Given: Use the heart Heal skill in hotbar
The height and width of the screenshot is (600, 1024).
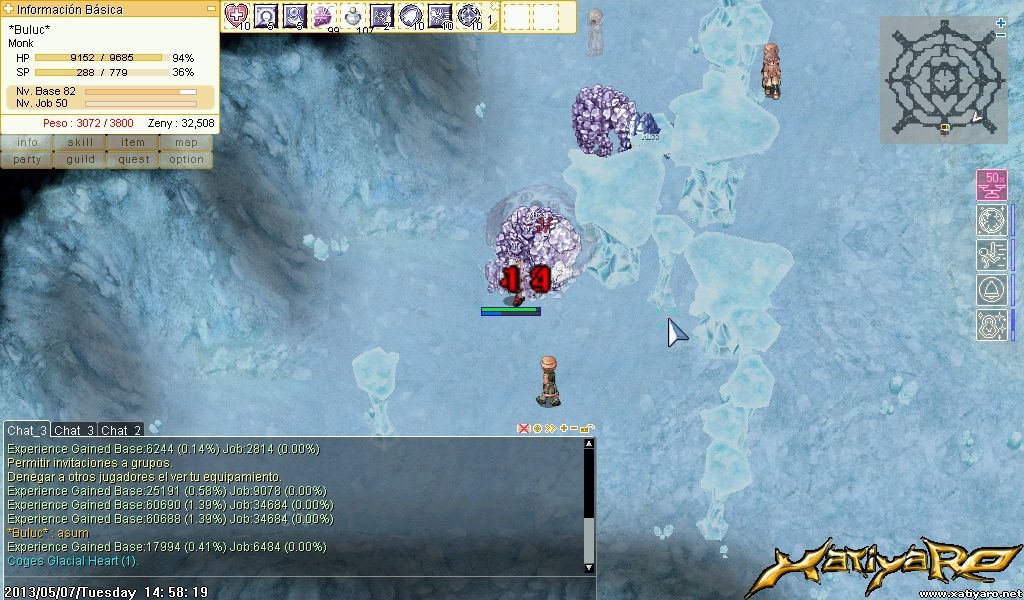Looking at the screenshot, I should pyautogui.click(x=236, y=15).
